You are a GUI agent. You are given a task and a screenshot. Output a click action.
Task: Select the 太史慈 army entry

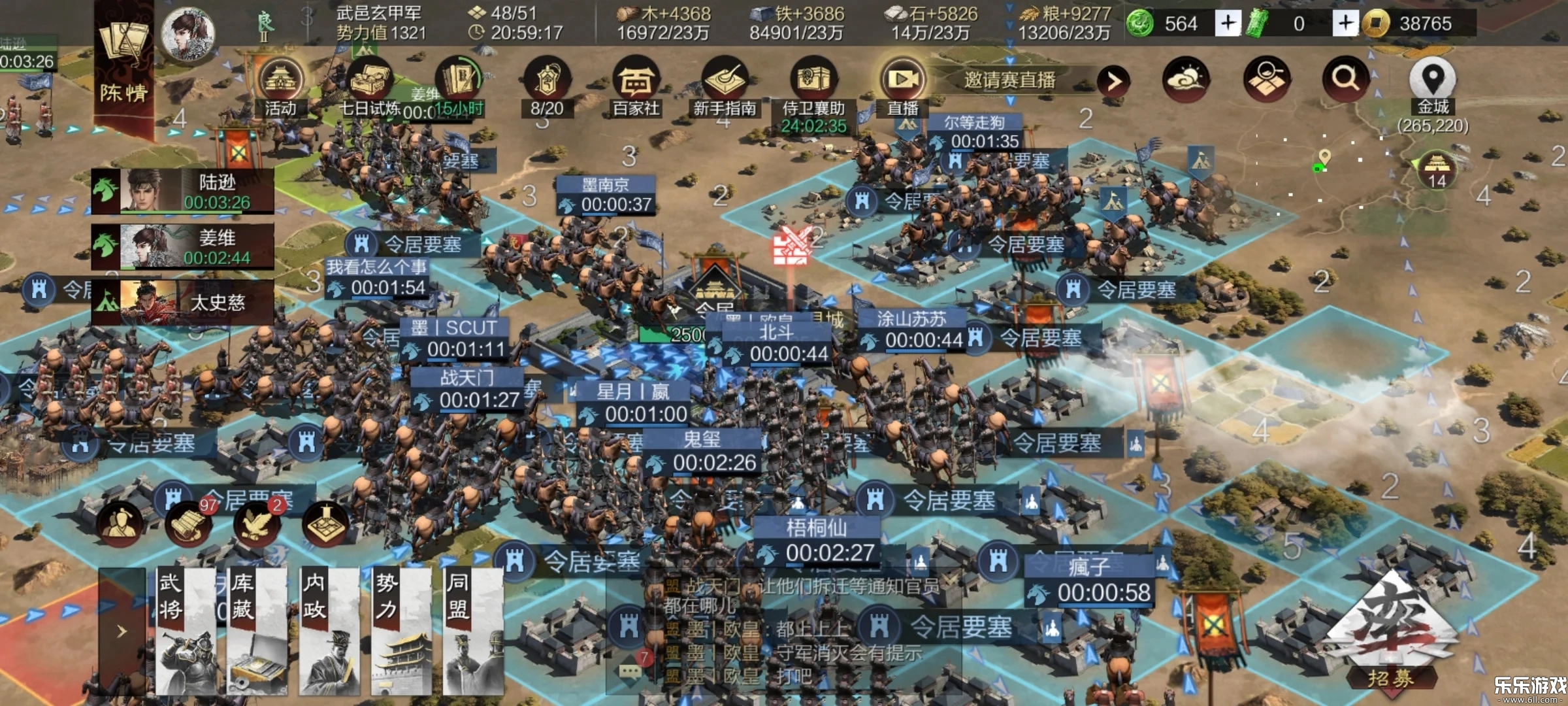tap(183, 302)
